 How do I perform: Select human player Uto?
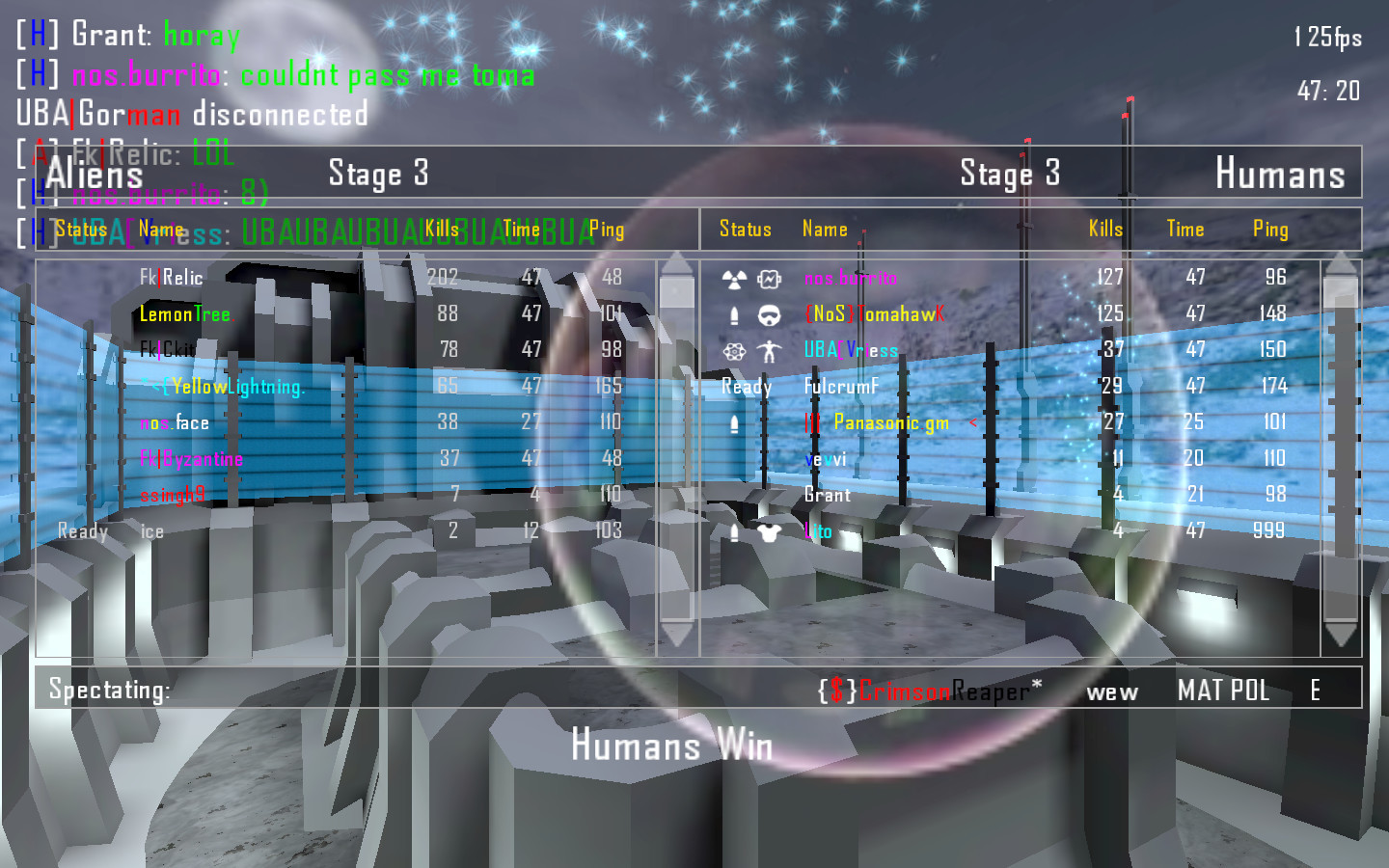click(x=818, y=531)
